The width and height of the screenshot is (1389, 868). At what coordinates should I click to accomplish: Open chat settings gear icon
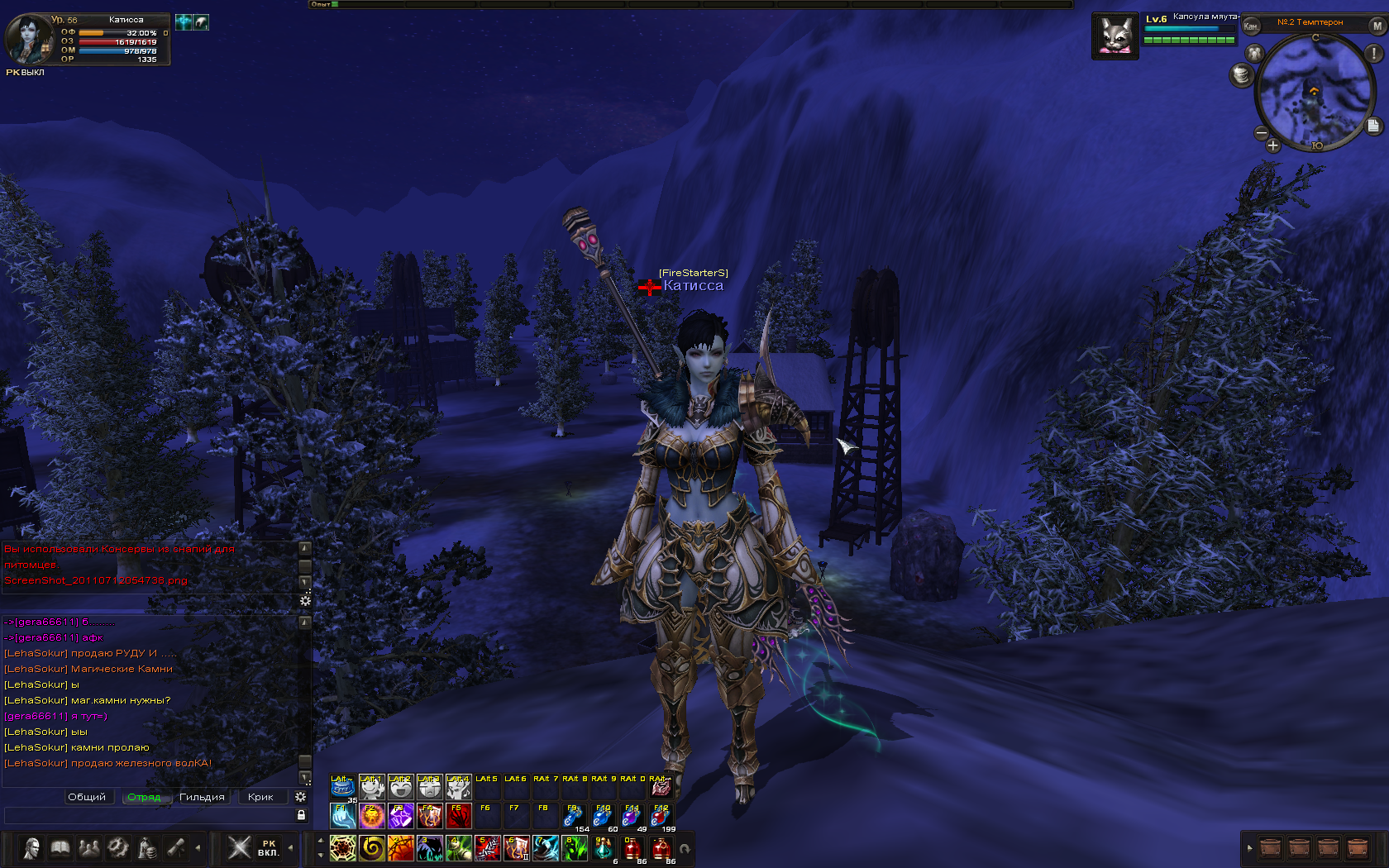301,797
